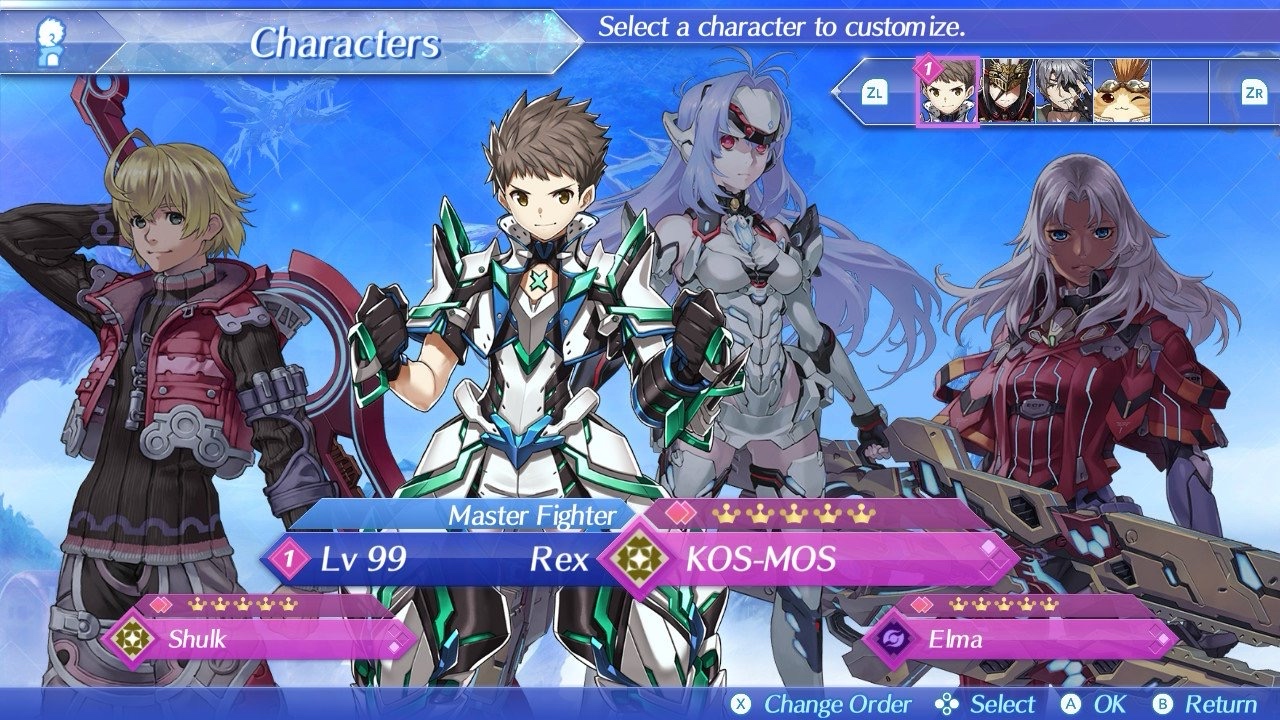Select the Lv 99 Rex driver banner
The width and height of the screenshot is (1280, 720).
(440, 559)
